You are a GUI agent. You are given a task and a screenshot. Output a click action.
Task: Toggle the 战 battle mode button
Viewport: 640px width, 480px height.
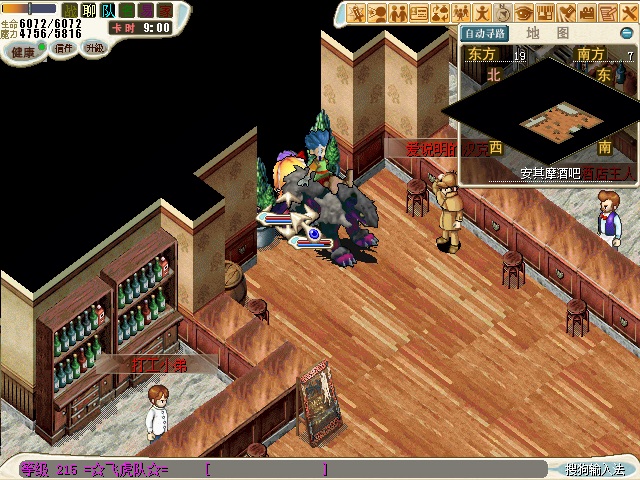pos(71,10)
